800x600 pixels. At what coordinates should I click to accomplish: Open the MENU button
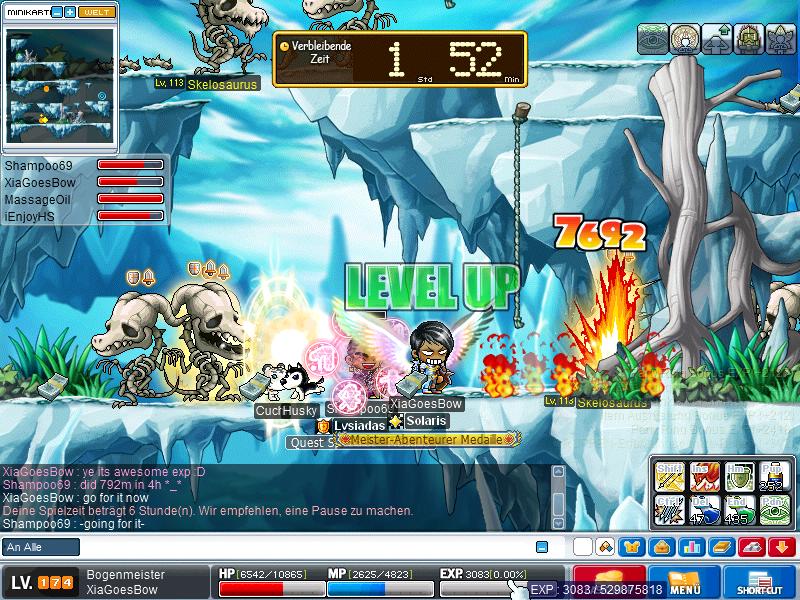(x=684, y=582)
